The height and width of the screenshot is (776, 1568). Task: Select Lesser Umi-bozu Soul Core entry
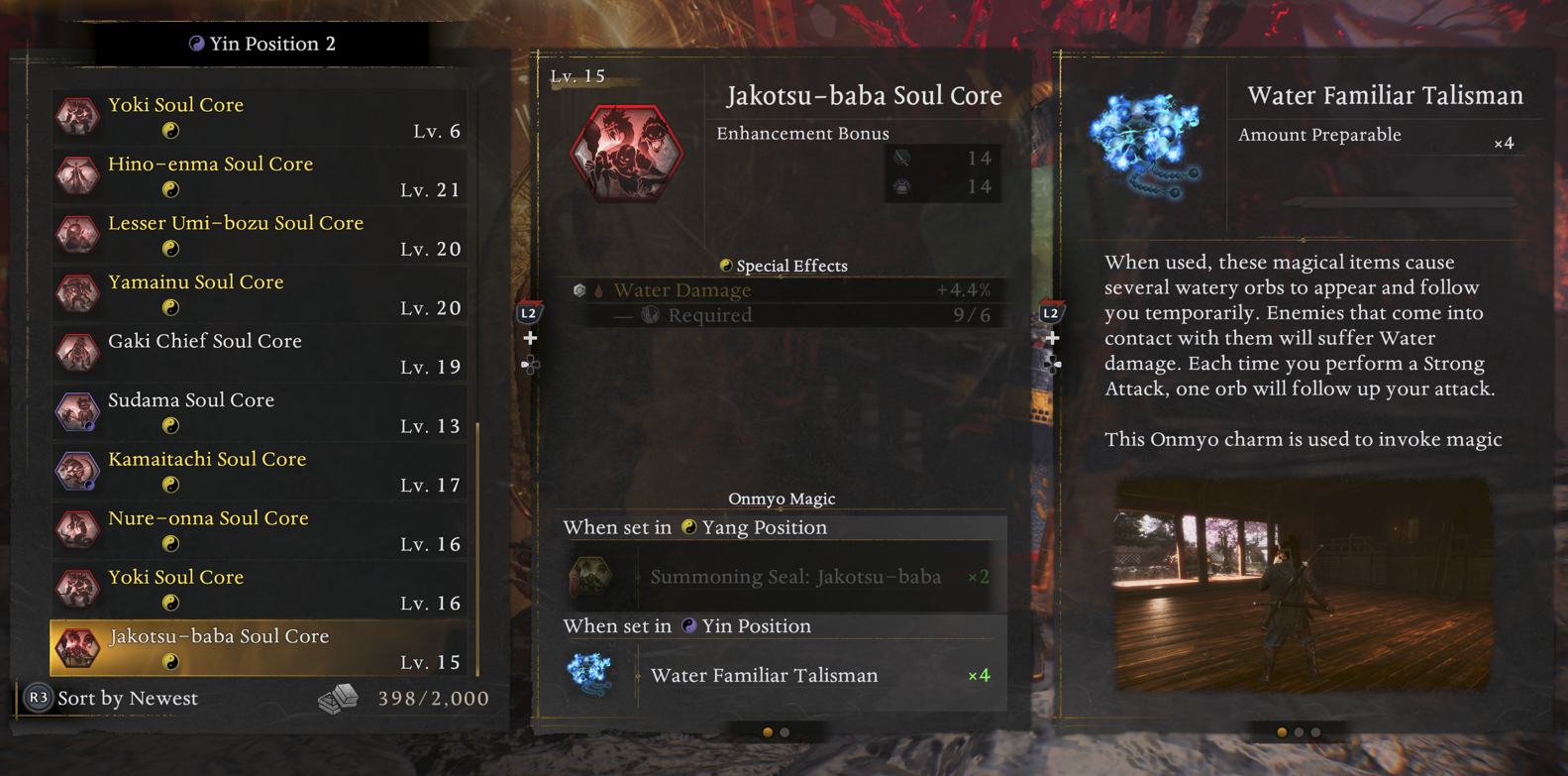(260, 235)
